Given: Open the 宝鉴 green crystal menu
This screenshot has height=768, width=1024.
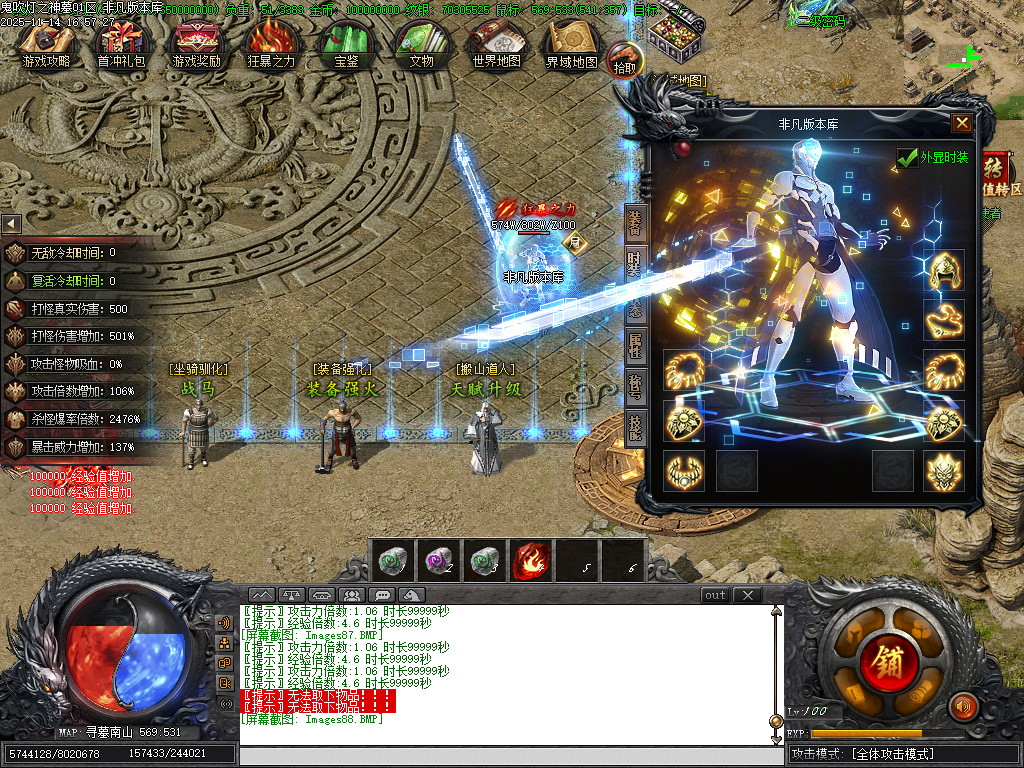Looking at the screenshot, I should (x=346, y=45).
